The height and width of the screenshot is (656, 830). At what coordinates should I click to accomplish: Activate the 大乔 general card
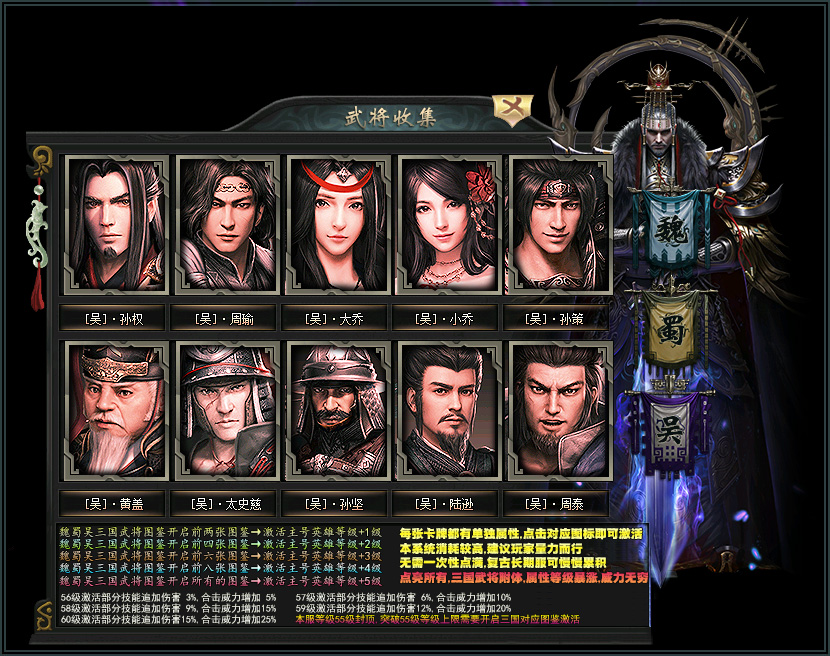(337, 224)
